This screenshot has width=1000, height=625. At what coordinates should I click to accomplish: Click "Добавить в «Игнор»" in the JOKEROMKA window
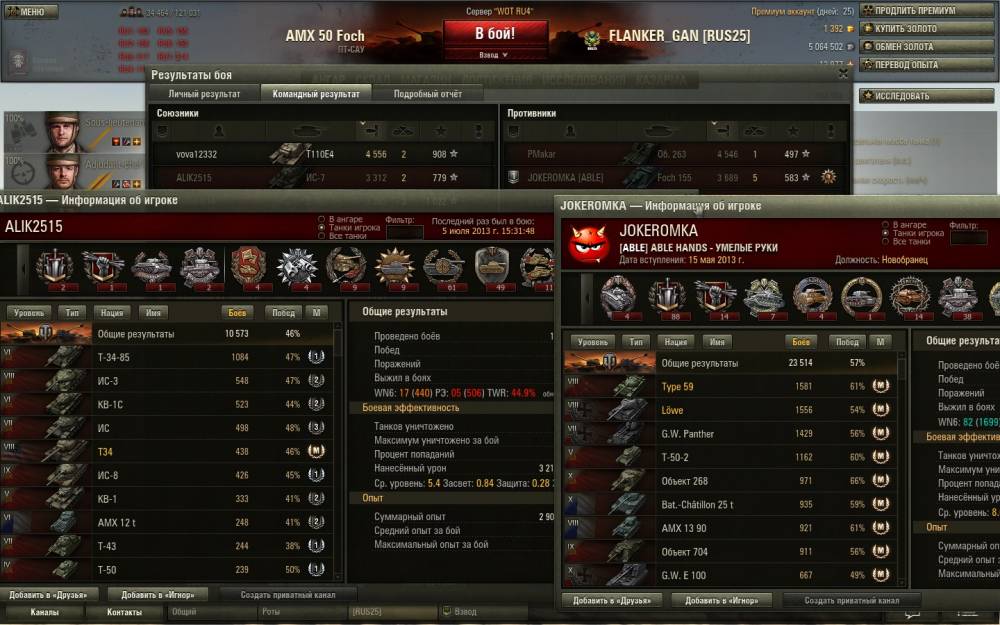(x=722, y=601)
